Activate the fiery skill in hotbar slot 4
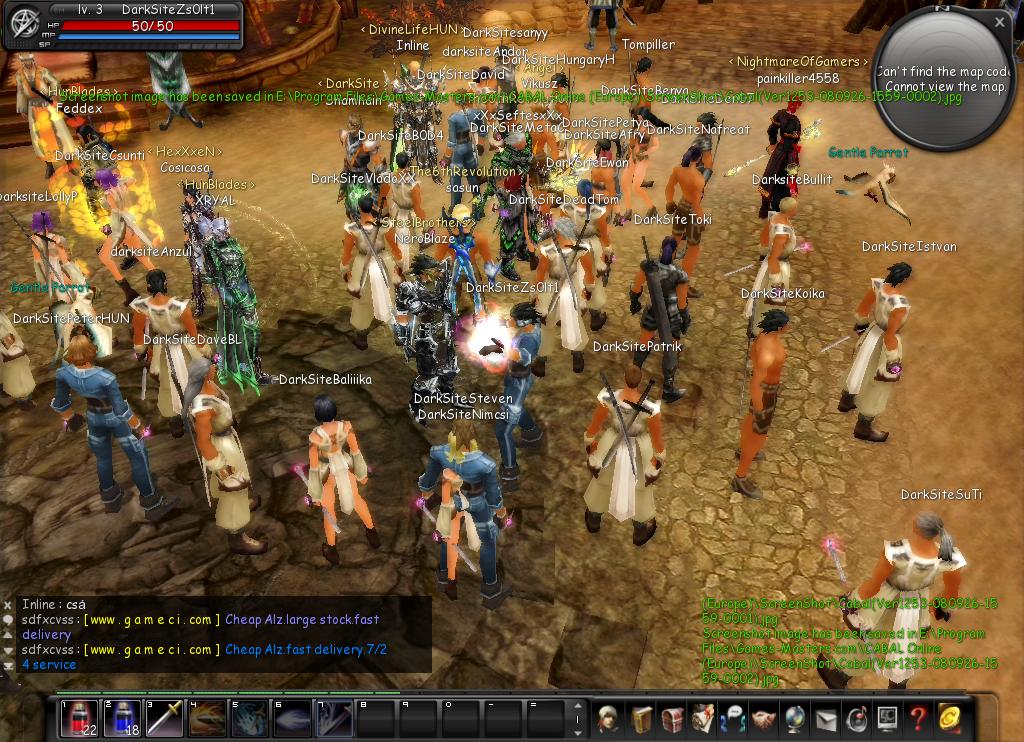This screenshot has width=1024, height=742. coord(207,719)
